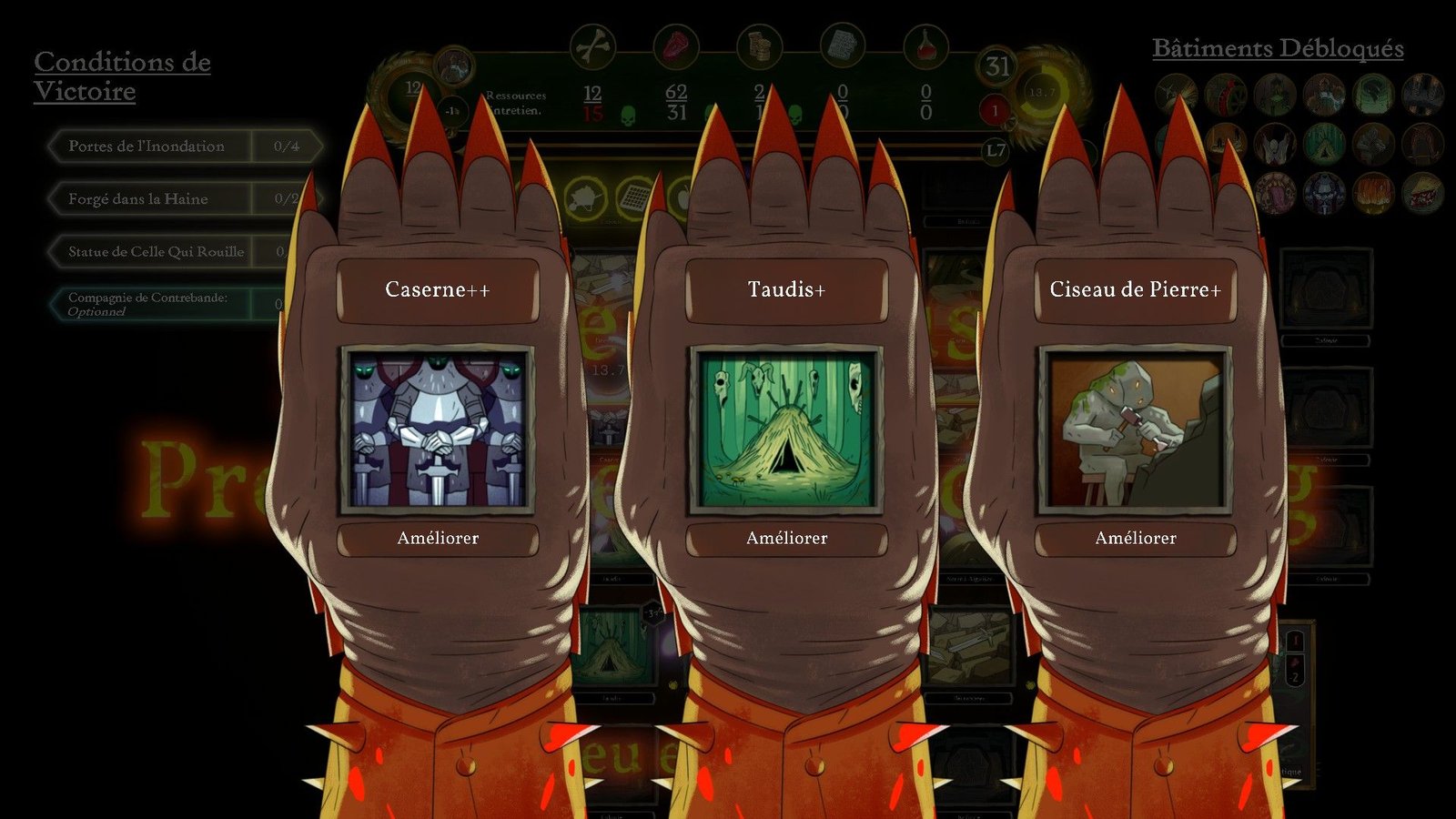Click the Caserne++ title plate

[438, 290]
